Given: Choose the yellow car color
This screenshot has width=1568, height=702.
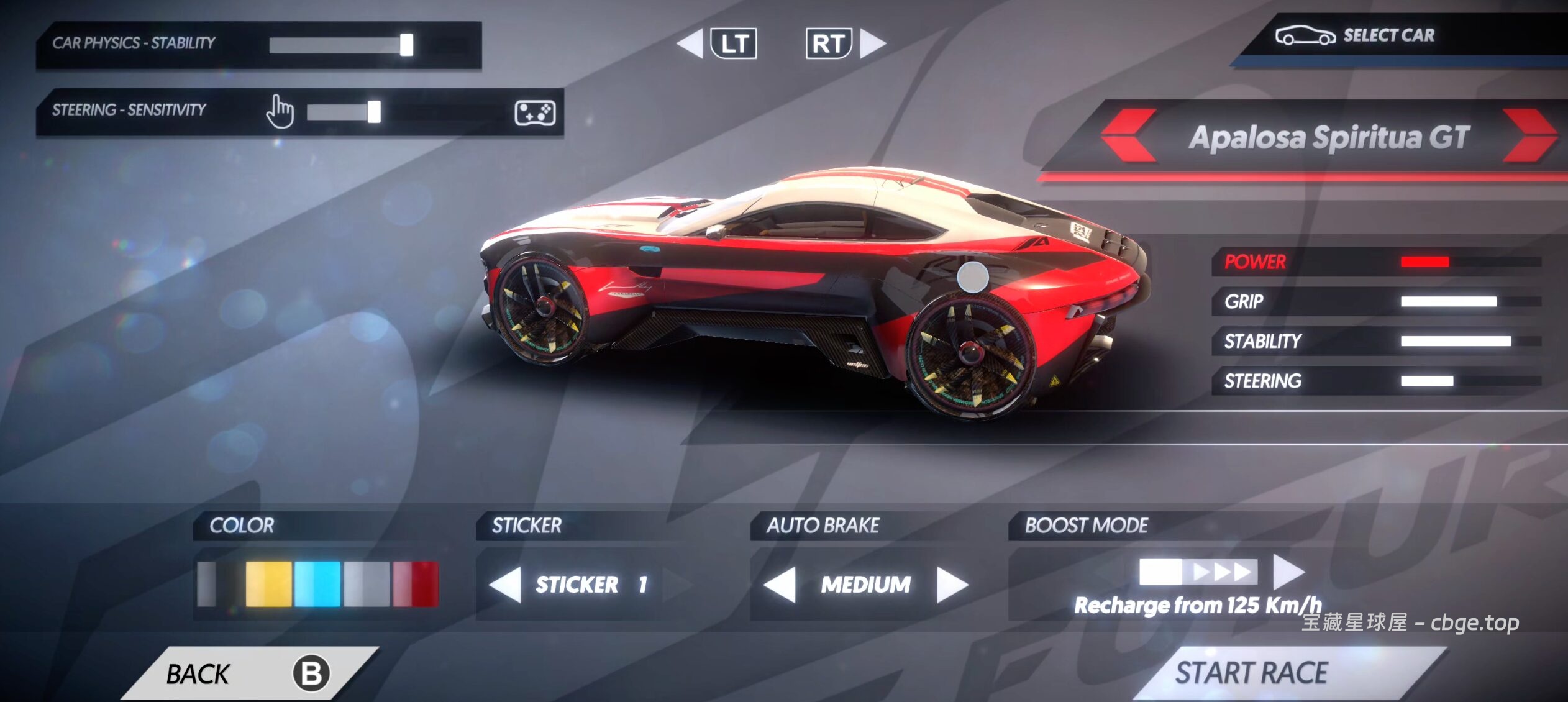Looking at the screenshot, I should pos(268,584).
